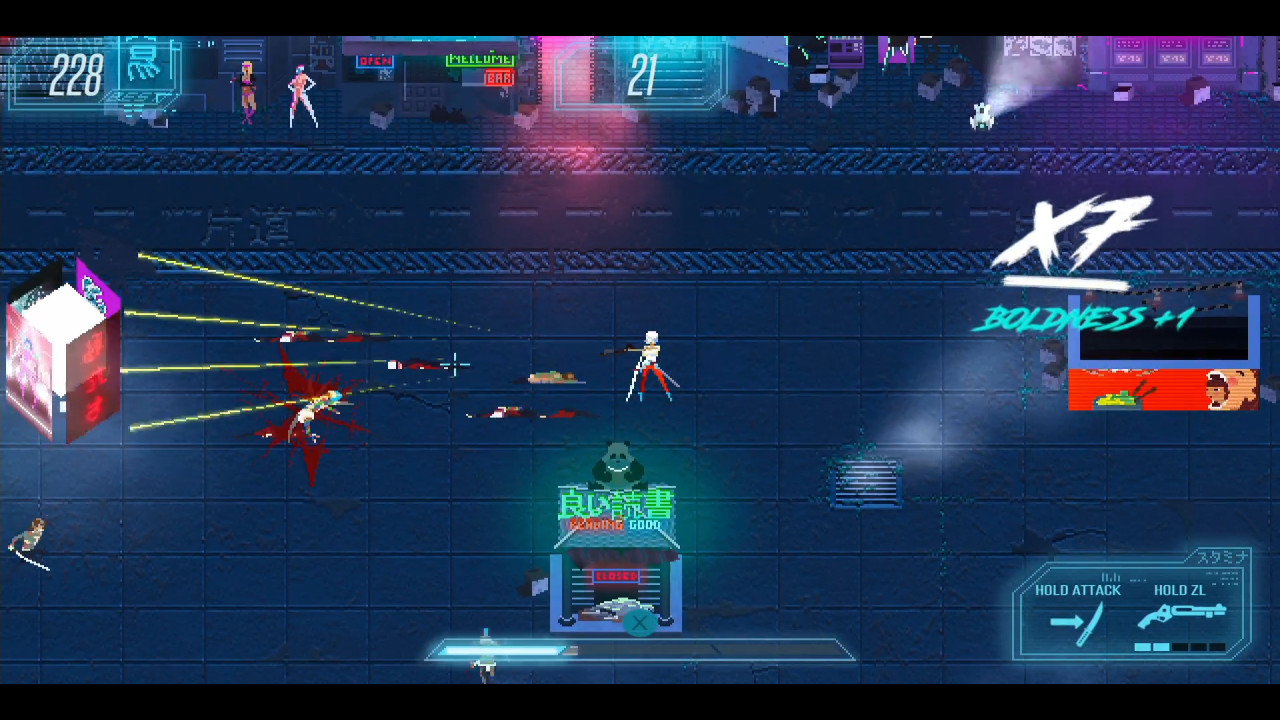
Task: Click the progress bar at the bottom
Action: (x=640, y=651)
